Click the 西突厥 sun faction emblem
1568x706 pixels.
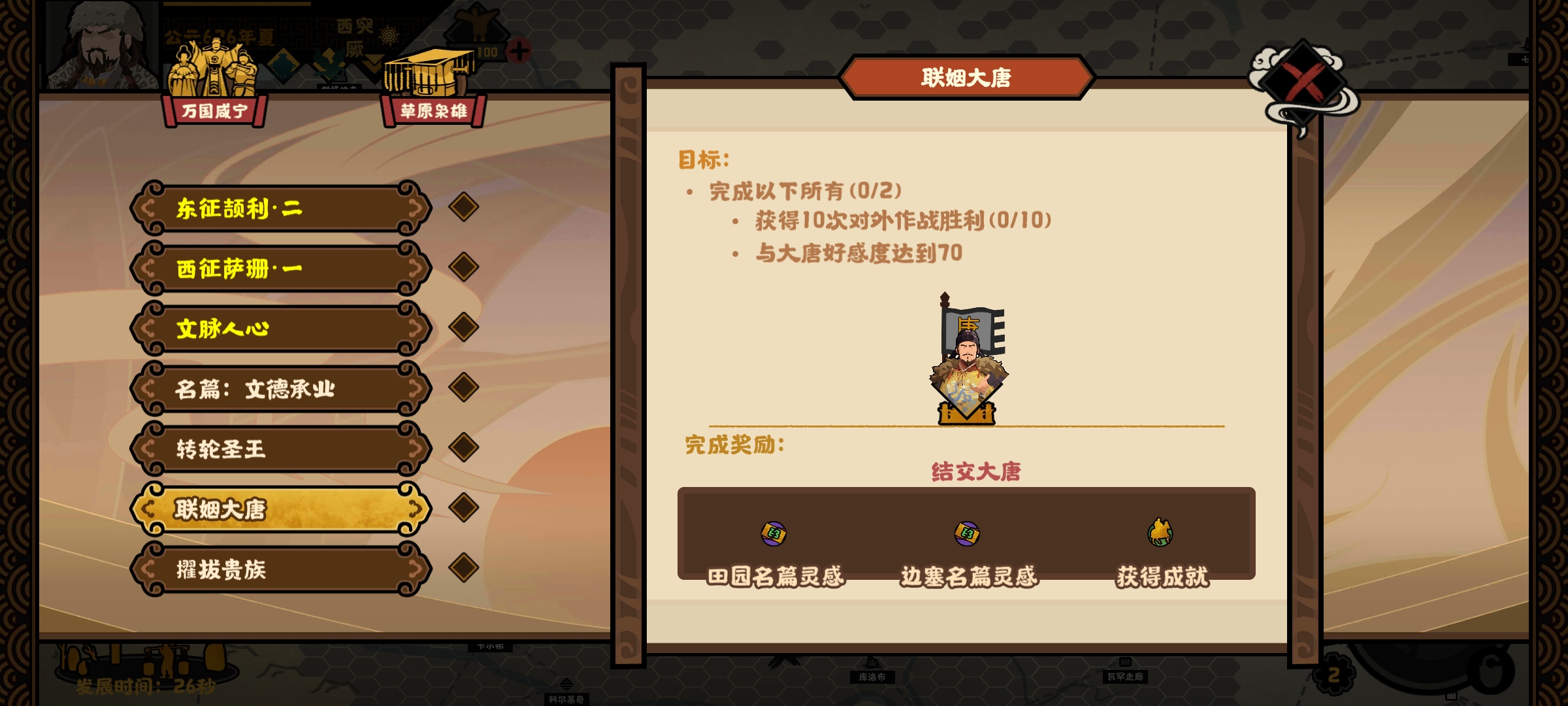coord(389,35)
